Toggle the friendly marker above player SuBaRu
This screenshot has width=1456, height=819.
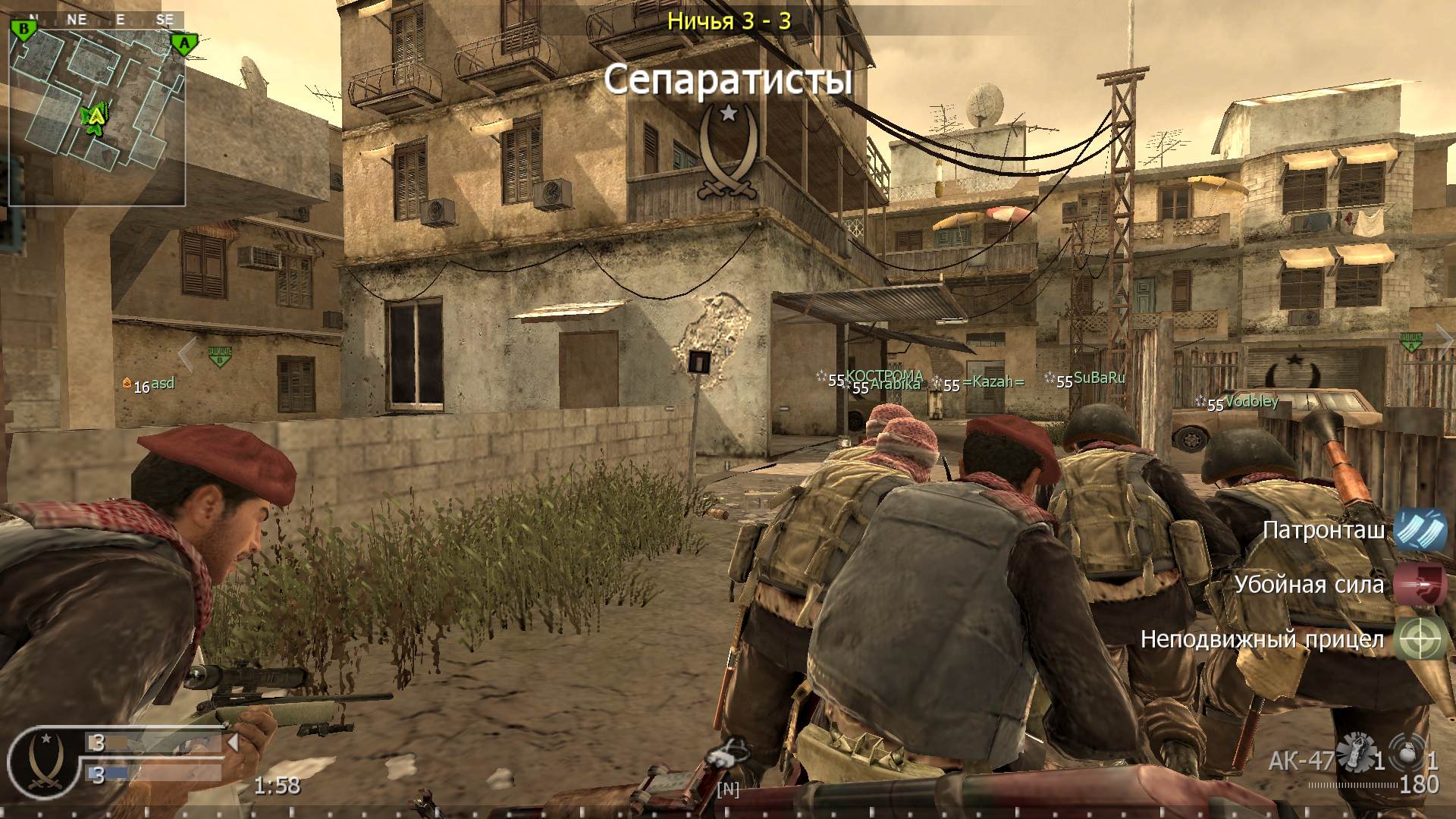(x=1100, y=377)
